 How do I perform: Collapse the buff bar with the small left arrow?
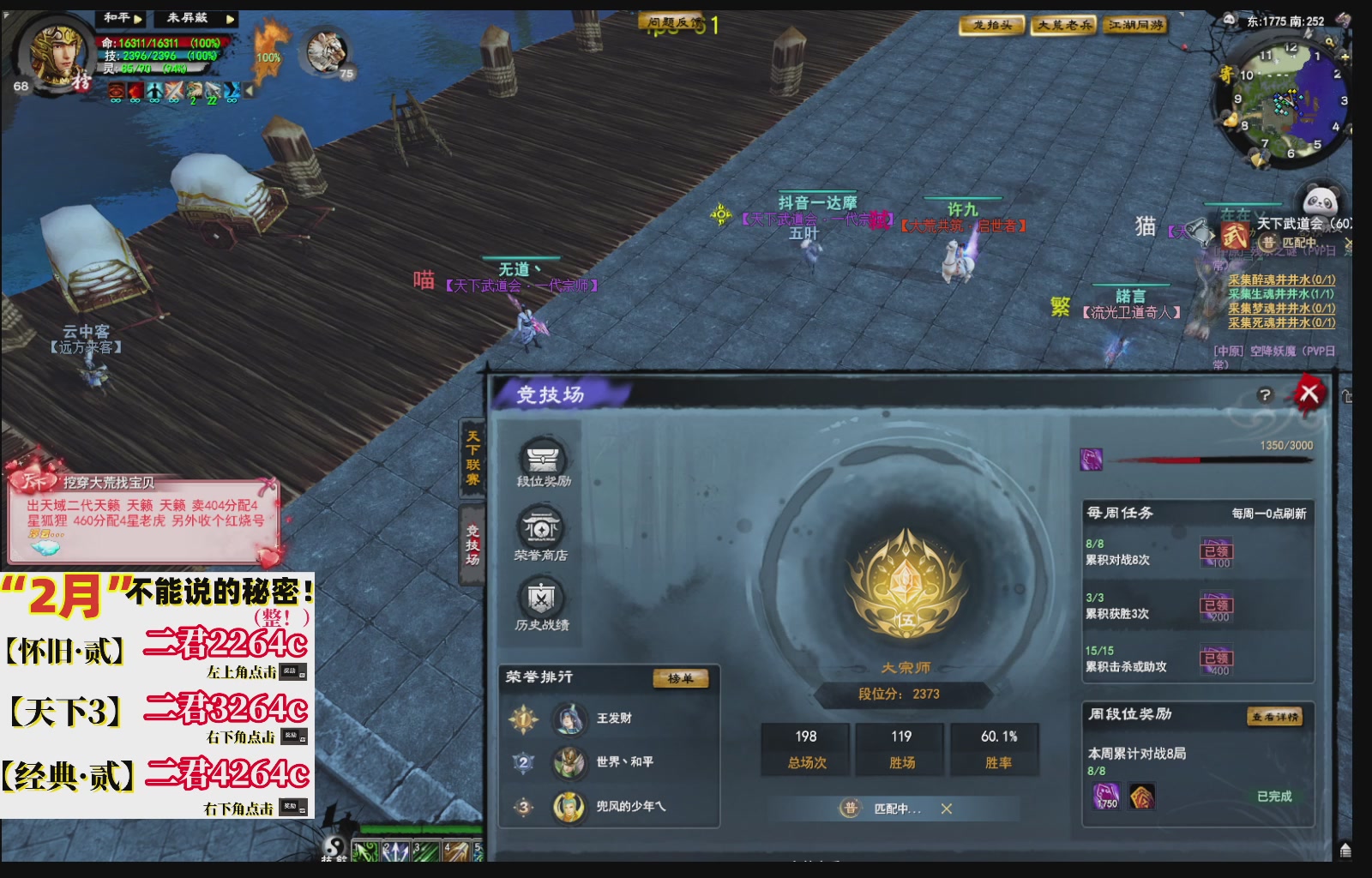(249, 90)
